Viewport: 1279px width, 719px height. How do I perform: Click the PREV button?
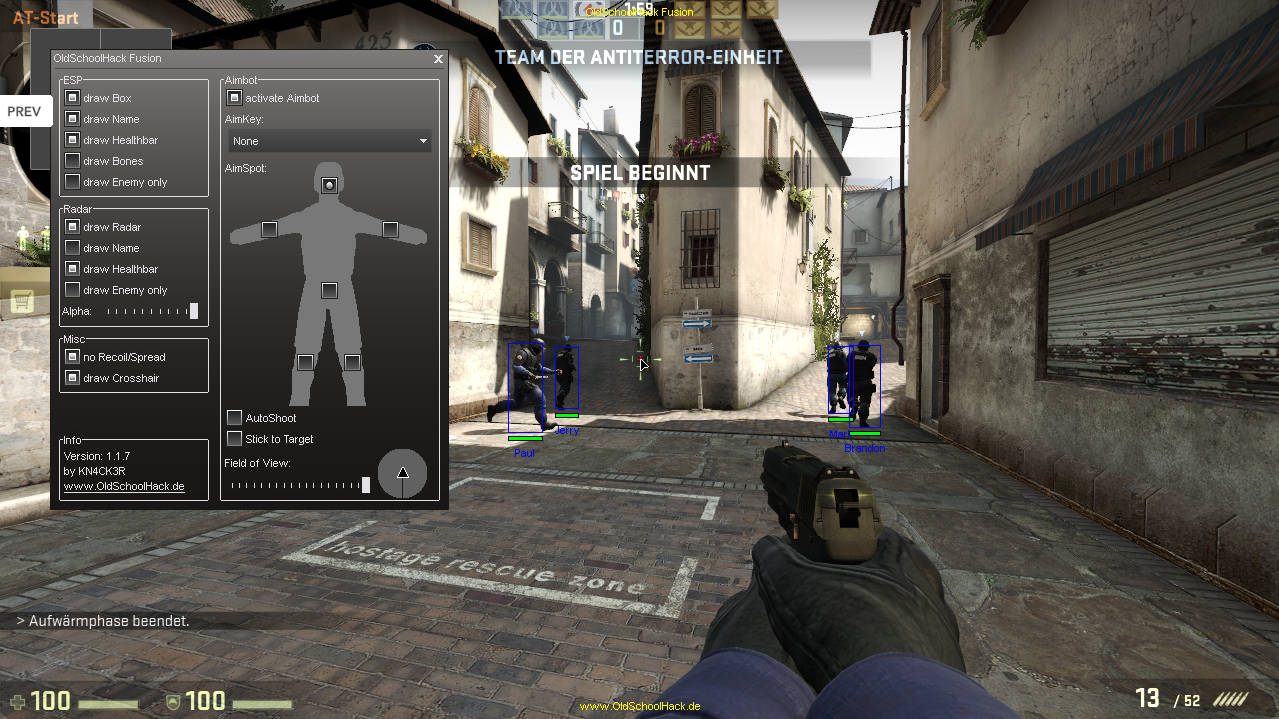[x=24, y=111]
